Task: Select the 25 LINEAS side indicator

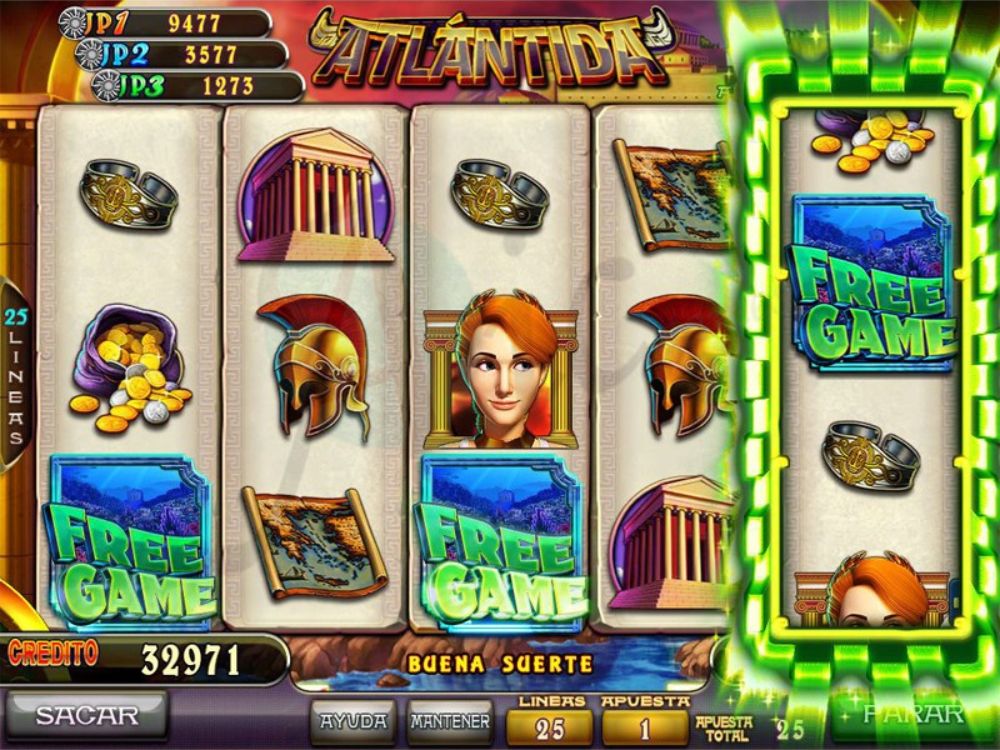Action: 15,375
